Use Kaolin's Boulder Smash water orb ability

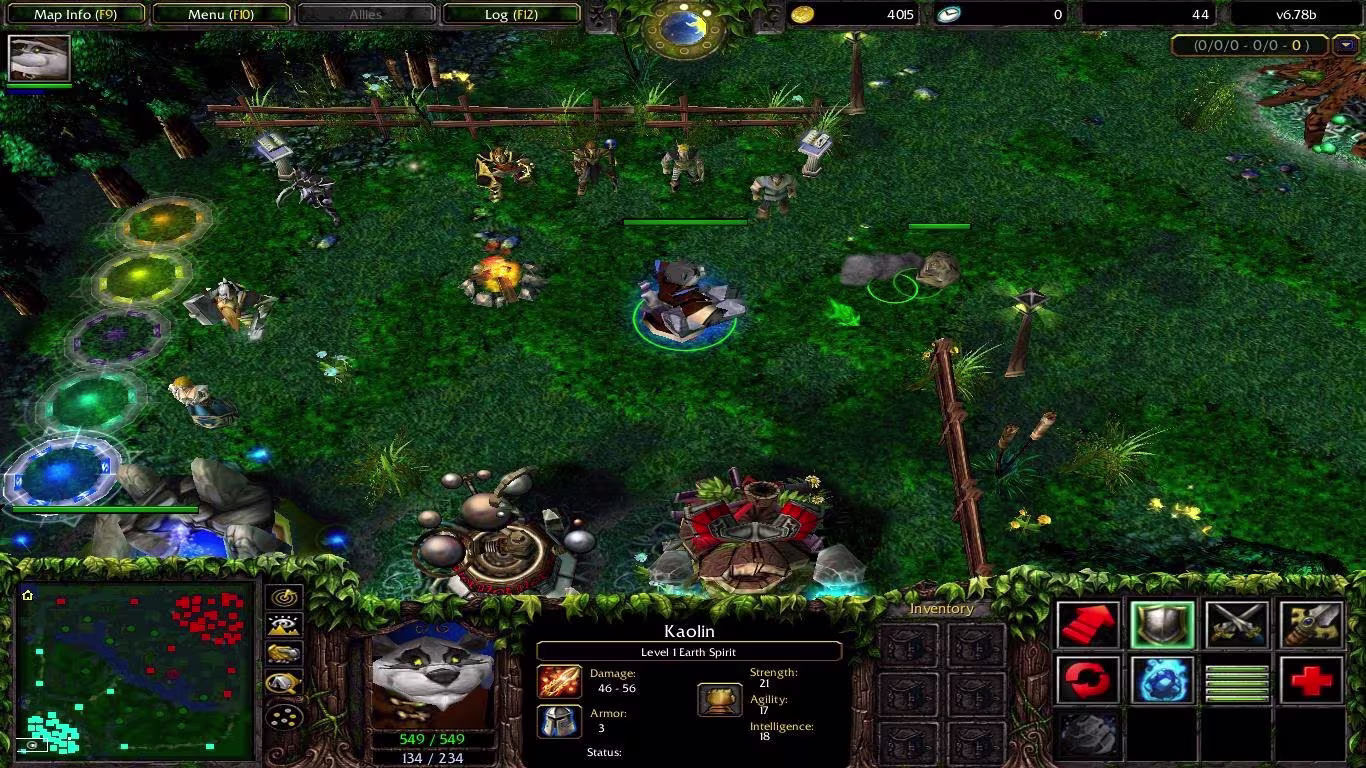pyautogui.click(x=1162, y=680)
